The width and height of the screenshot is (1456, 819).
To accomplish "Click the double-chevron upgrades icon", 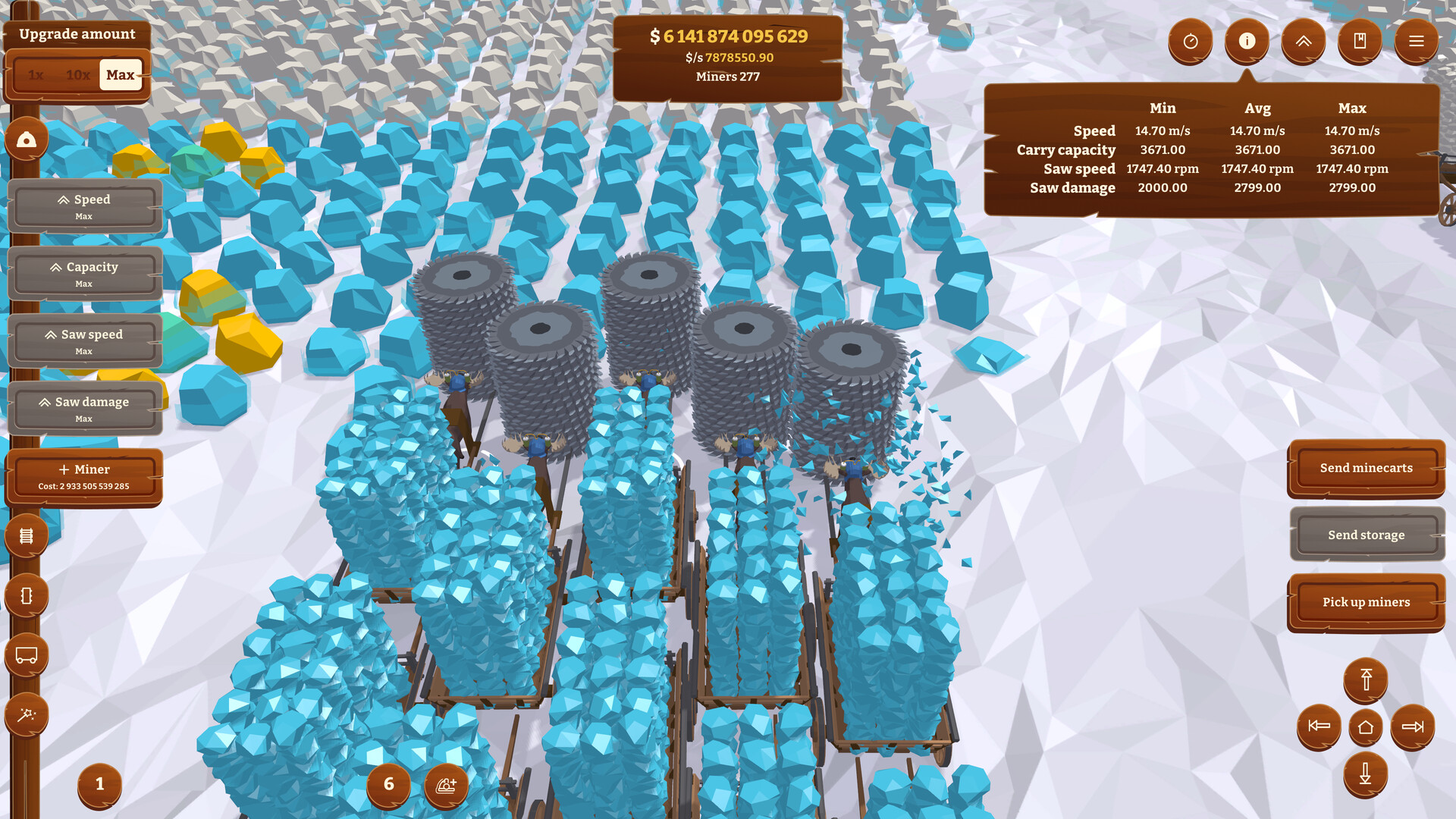I will pos(1303,41).
